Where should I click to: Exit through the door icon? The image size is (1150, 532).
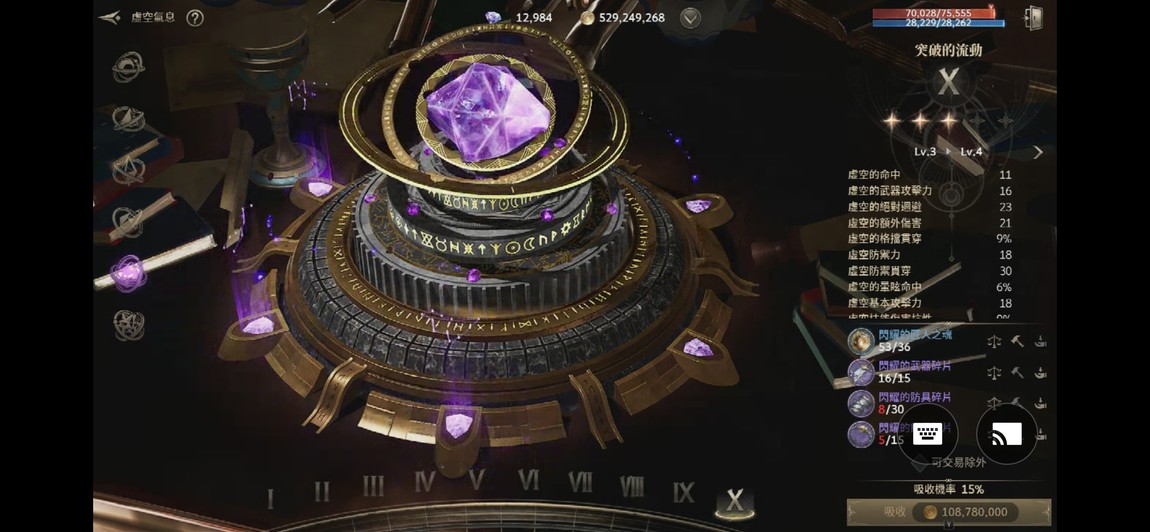[x=1033, y=18]
